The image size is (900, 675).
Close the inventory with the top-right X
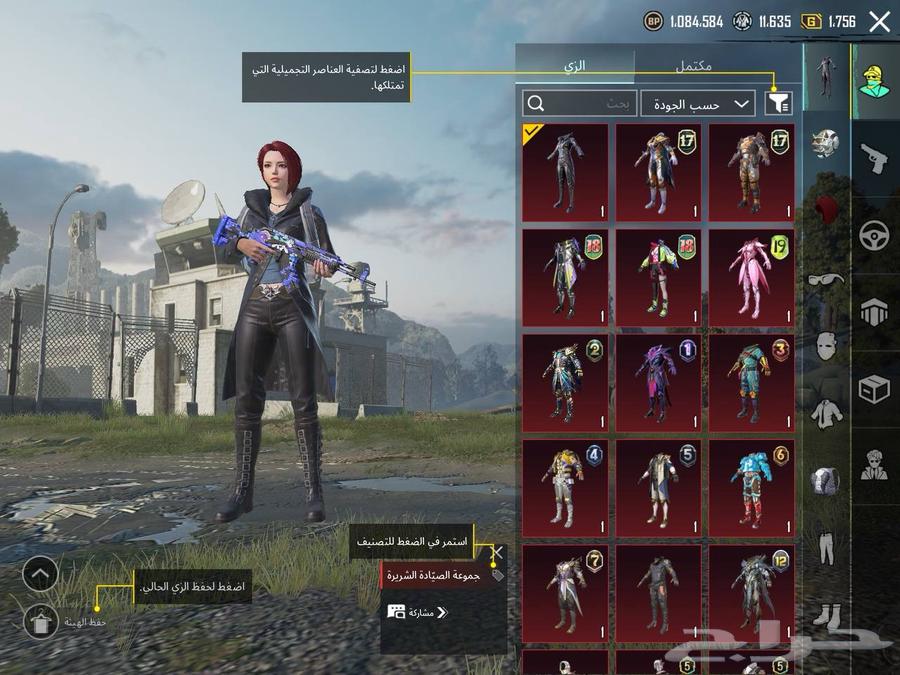pyautogui.click(x=879, y=21)
